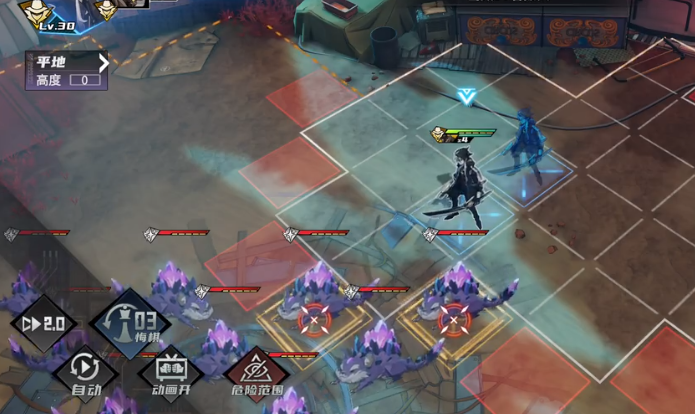Select the second unit portrait at top

point(107,9)
